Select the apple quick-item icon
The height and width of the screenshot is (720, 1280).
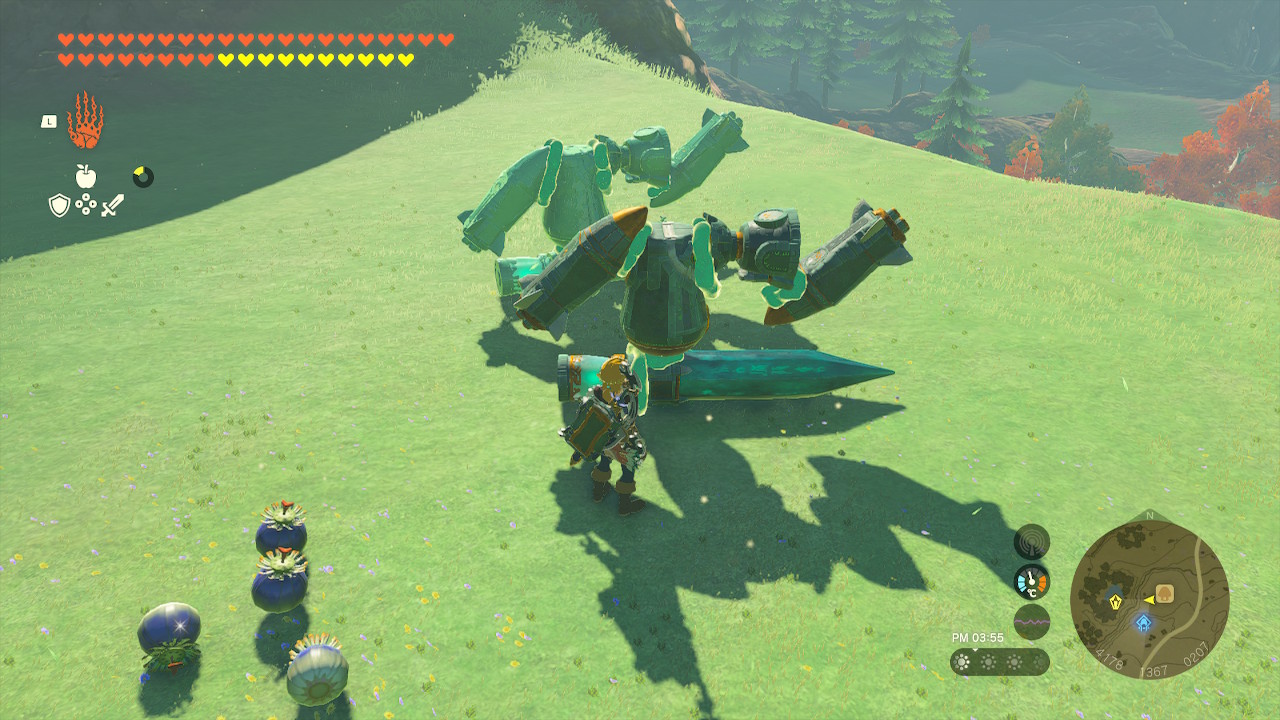click(x=86, y=177)
